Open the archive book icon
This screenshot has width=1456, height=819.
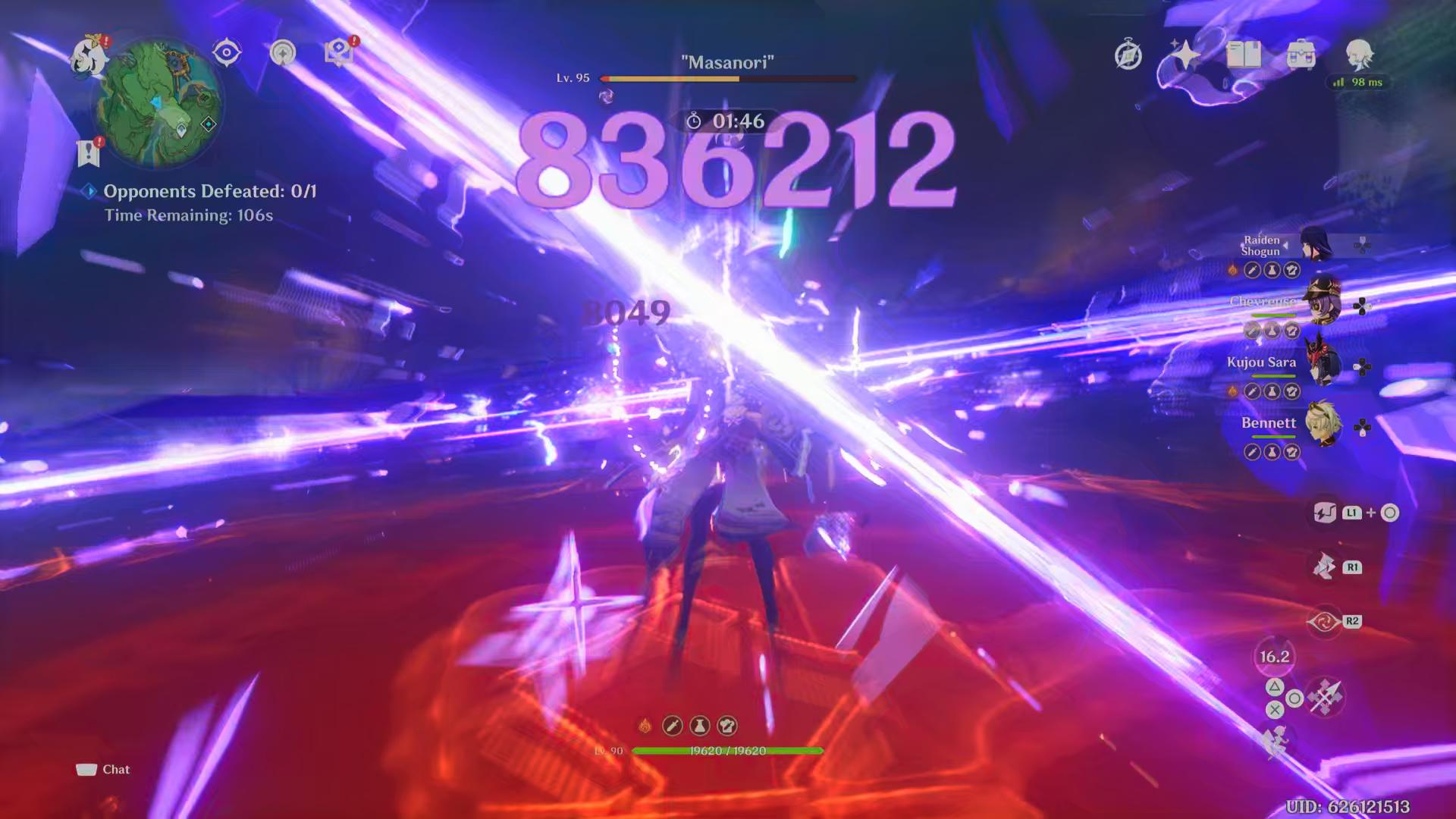(1242, 53)
